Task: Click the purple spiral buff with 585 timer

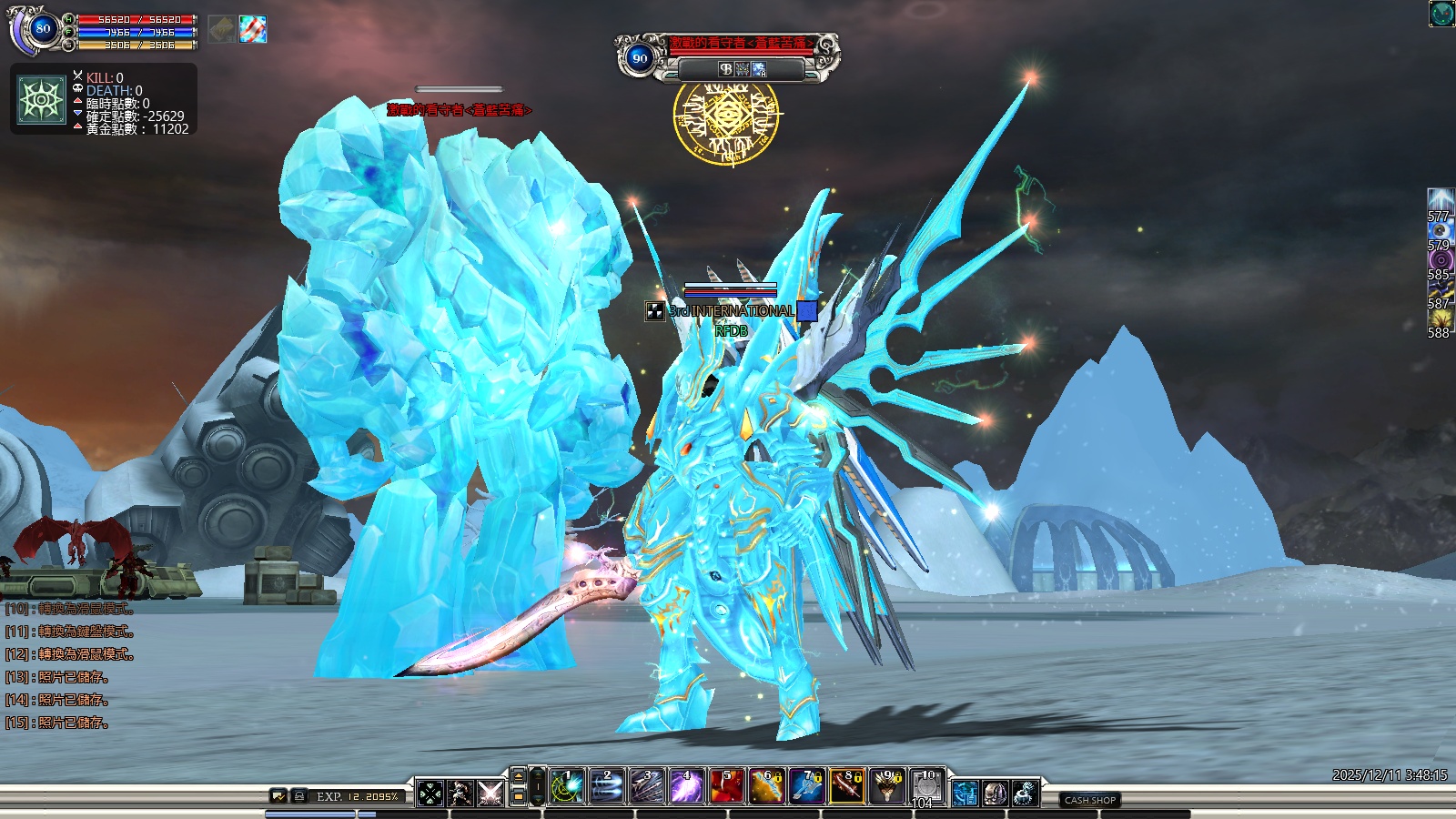Action: coord(1440,259)
